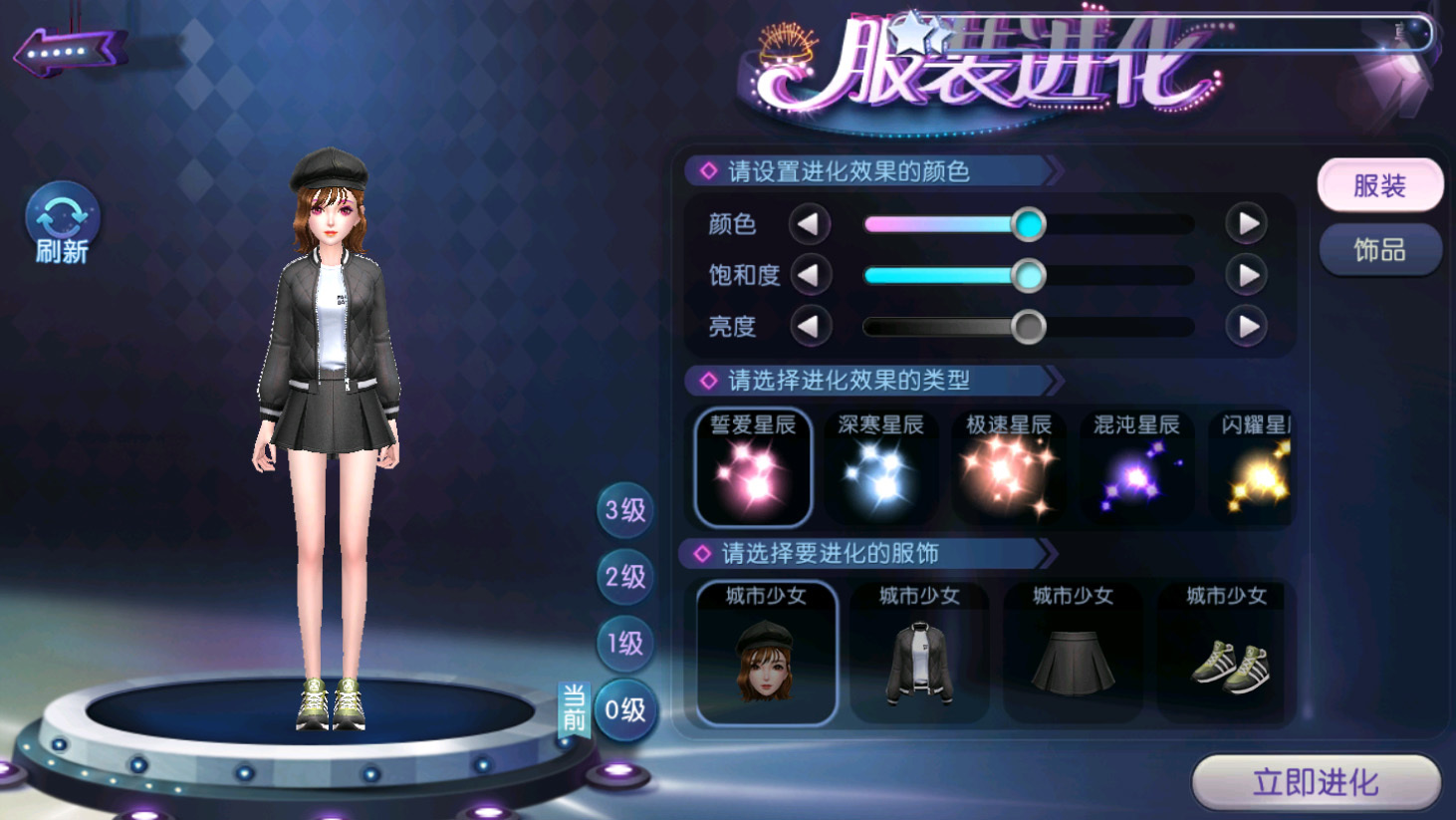Go back with the purple arrow button
Viewport: 1456px width, 820px height.
pos(68,50)
